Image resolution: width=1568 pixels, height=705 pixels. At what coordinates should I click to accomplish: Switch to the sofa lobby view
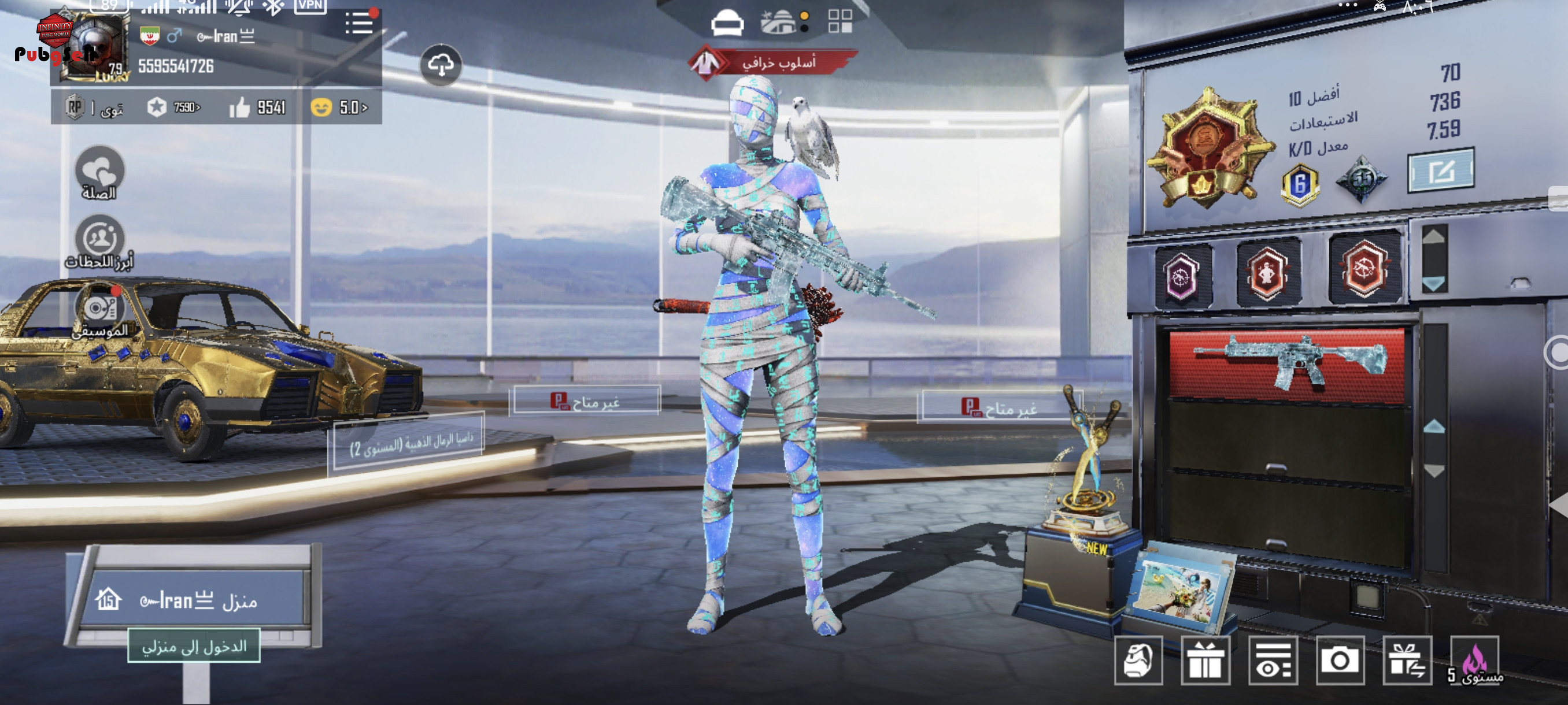click(727, 23)
